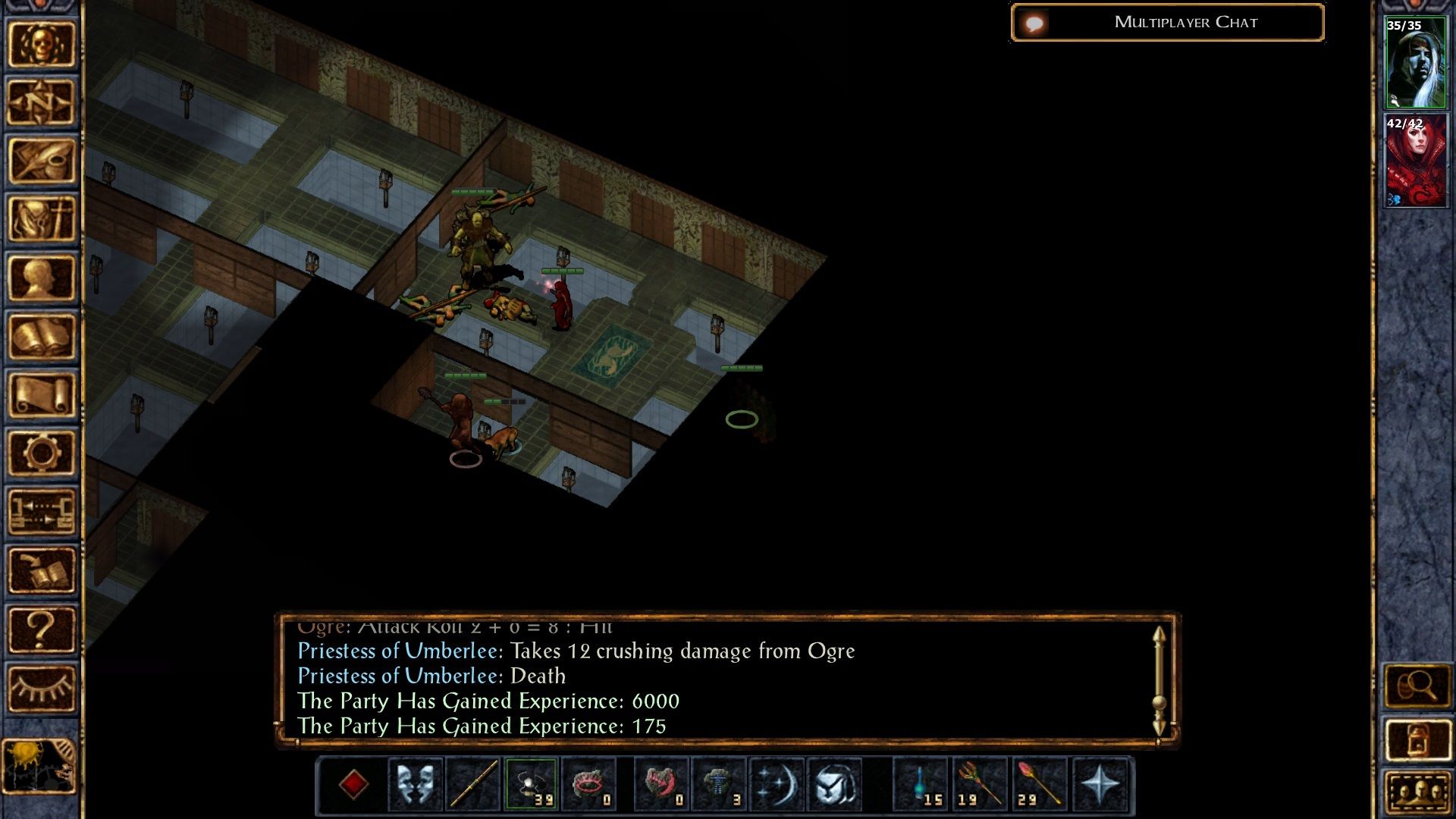Open the journal quill icon
Screen dimensions: 1456x819
42,161
